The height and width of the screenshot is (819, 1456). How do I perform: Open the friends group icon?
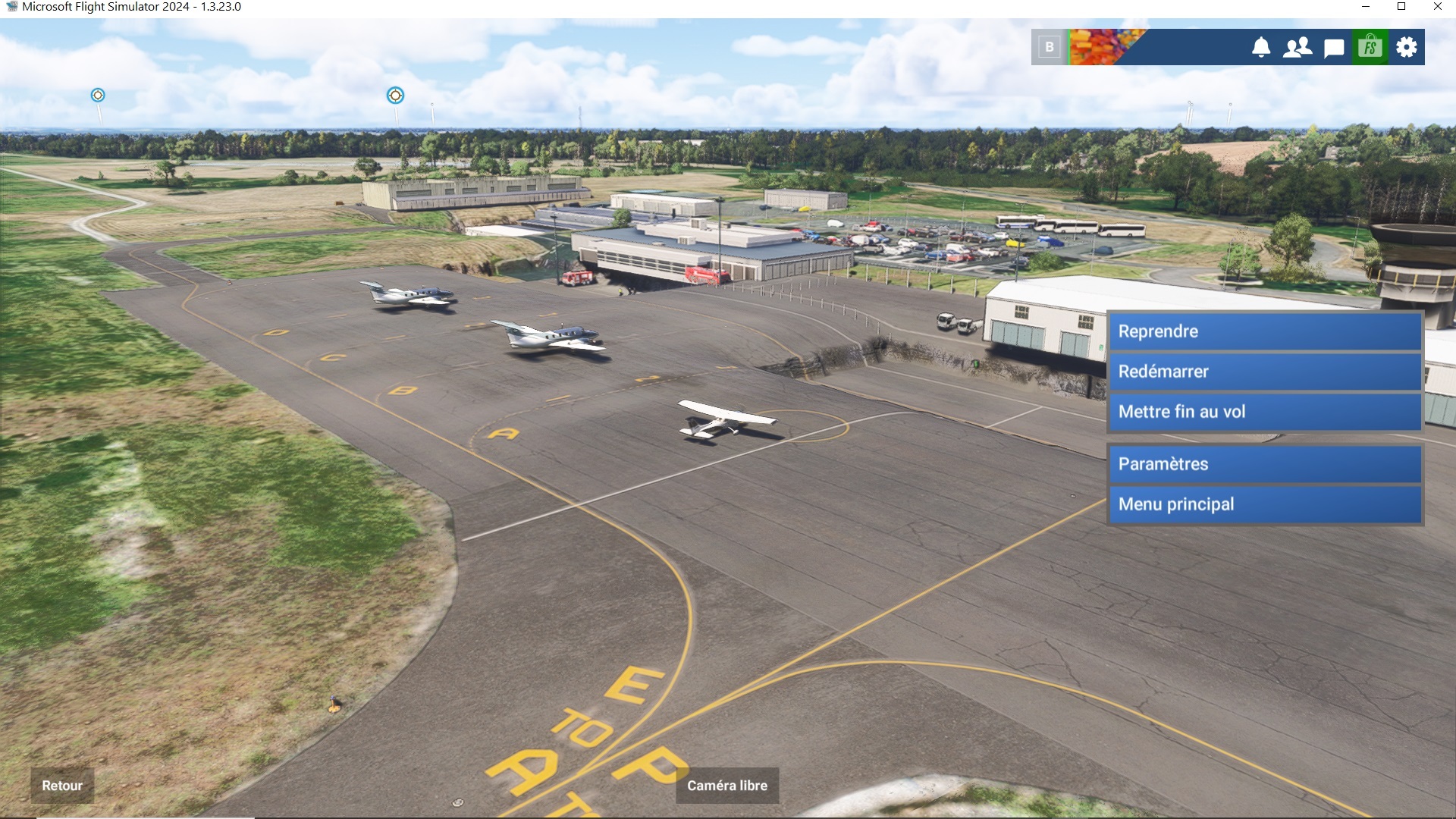1297,47
